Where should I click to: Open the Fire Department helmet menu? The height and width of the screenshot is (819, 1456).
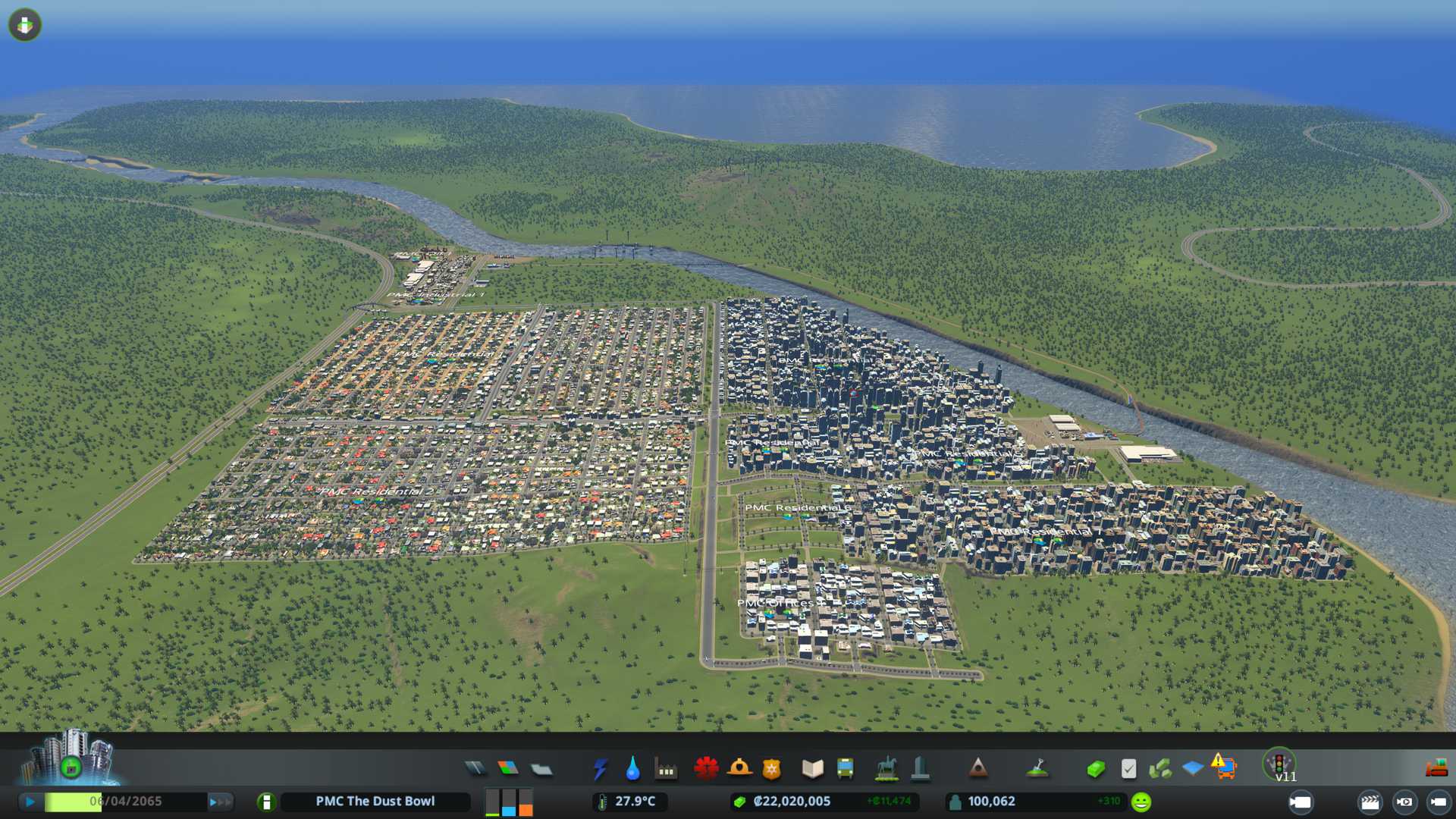pos(739,769)
